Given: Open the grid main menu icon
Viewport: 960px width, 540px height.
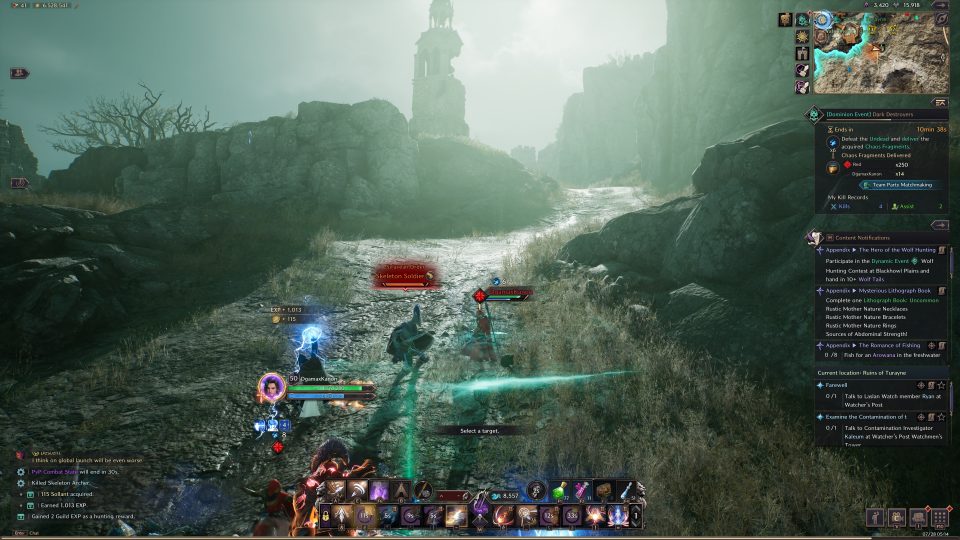Looking at the screenshot, I should [x=939, y=517].
